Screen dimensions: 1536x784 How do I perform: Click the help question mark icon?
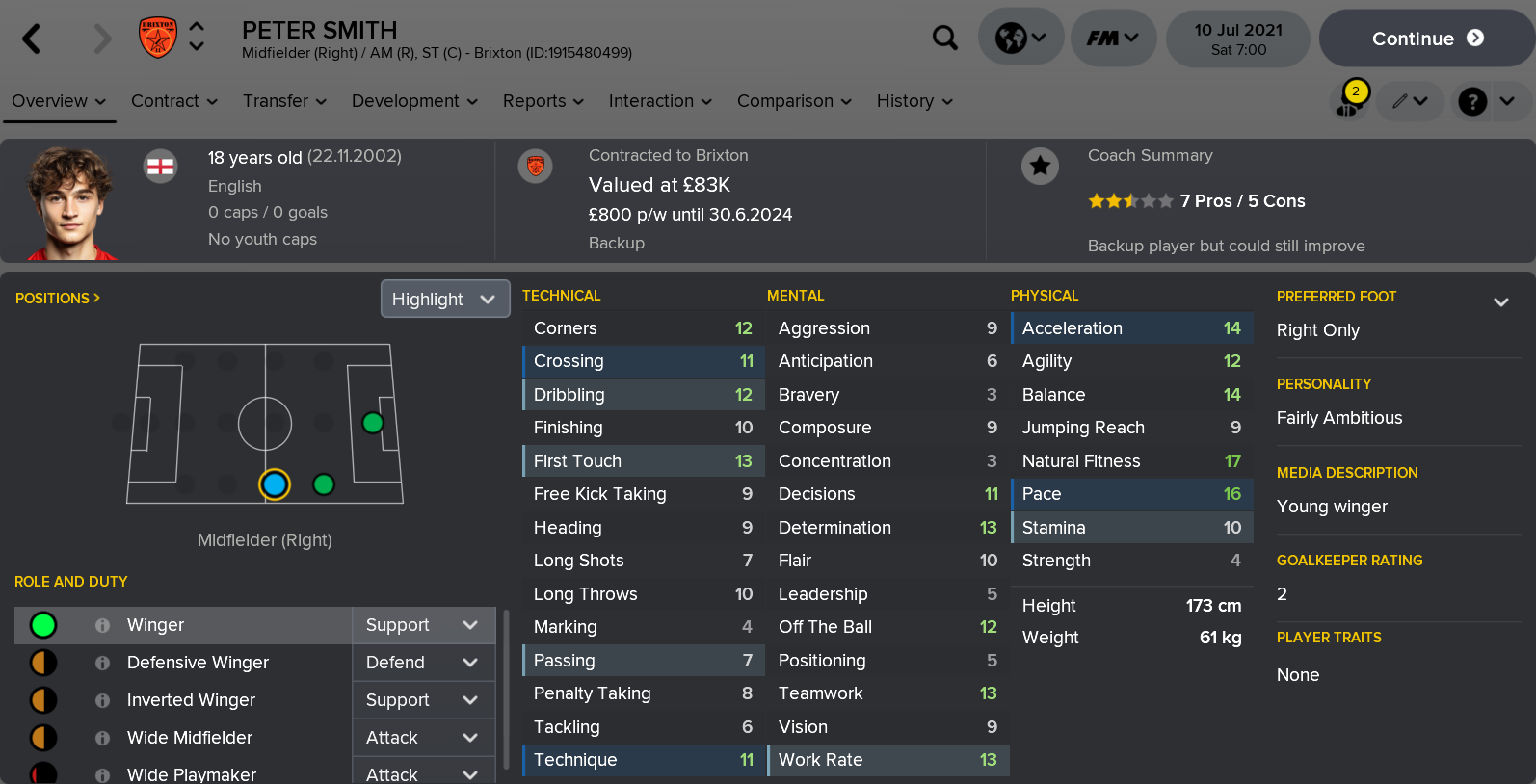pyautogui.click(x=1471, y=100)
